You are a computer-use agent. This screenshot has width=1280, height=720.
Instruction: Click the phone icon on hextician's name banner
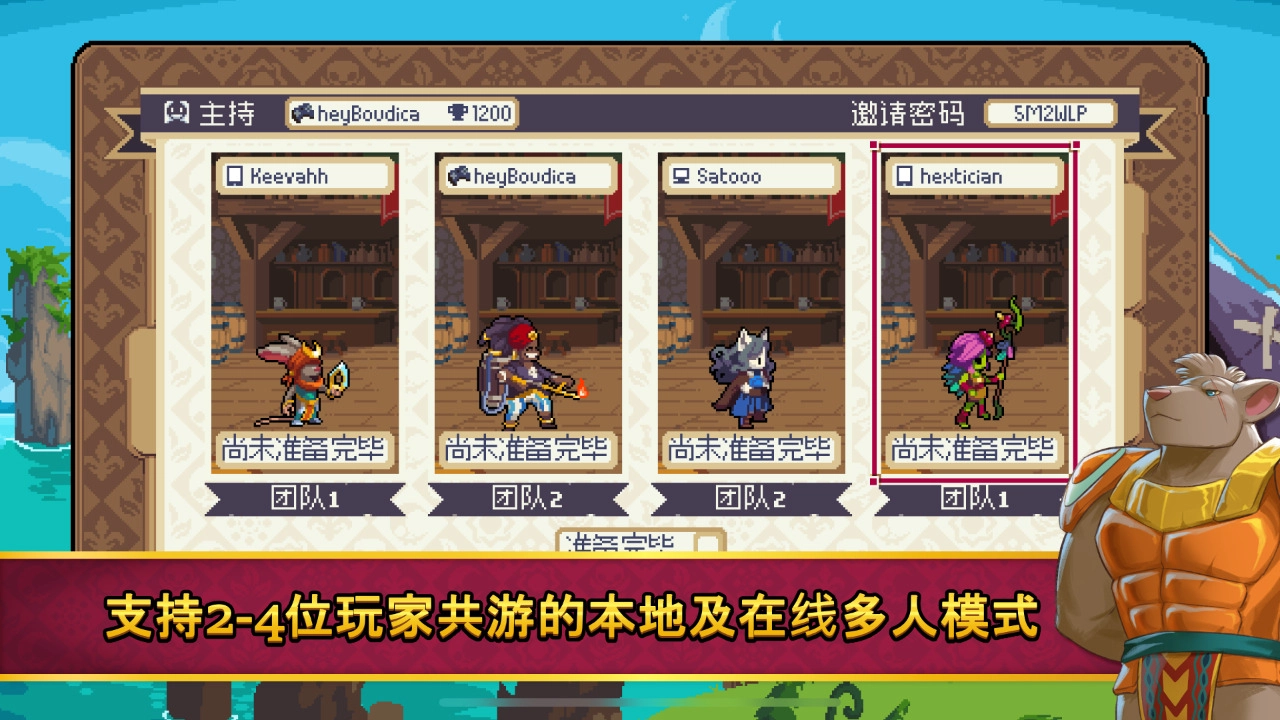[903, 175]
